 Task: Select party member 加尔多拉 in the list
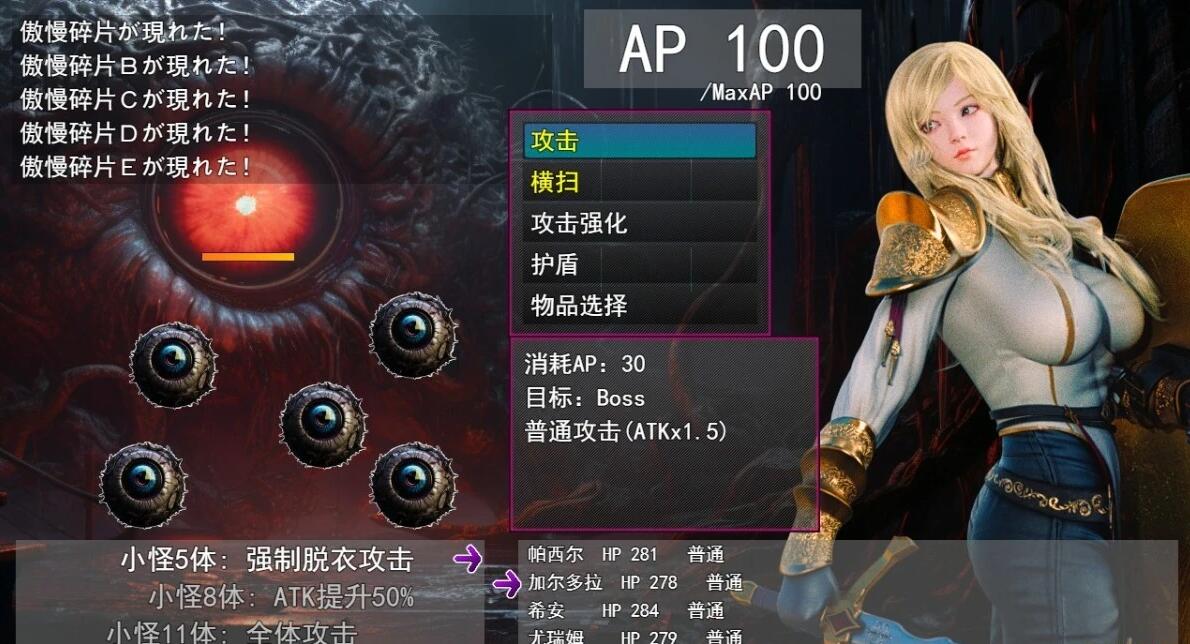pyautogui.click(x=635, y=582)
